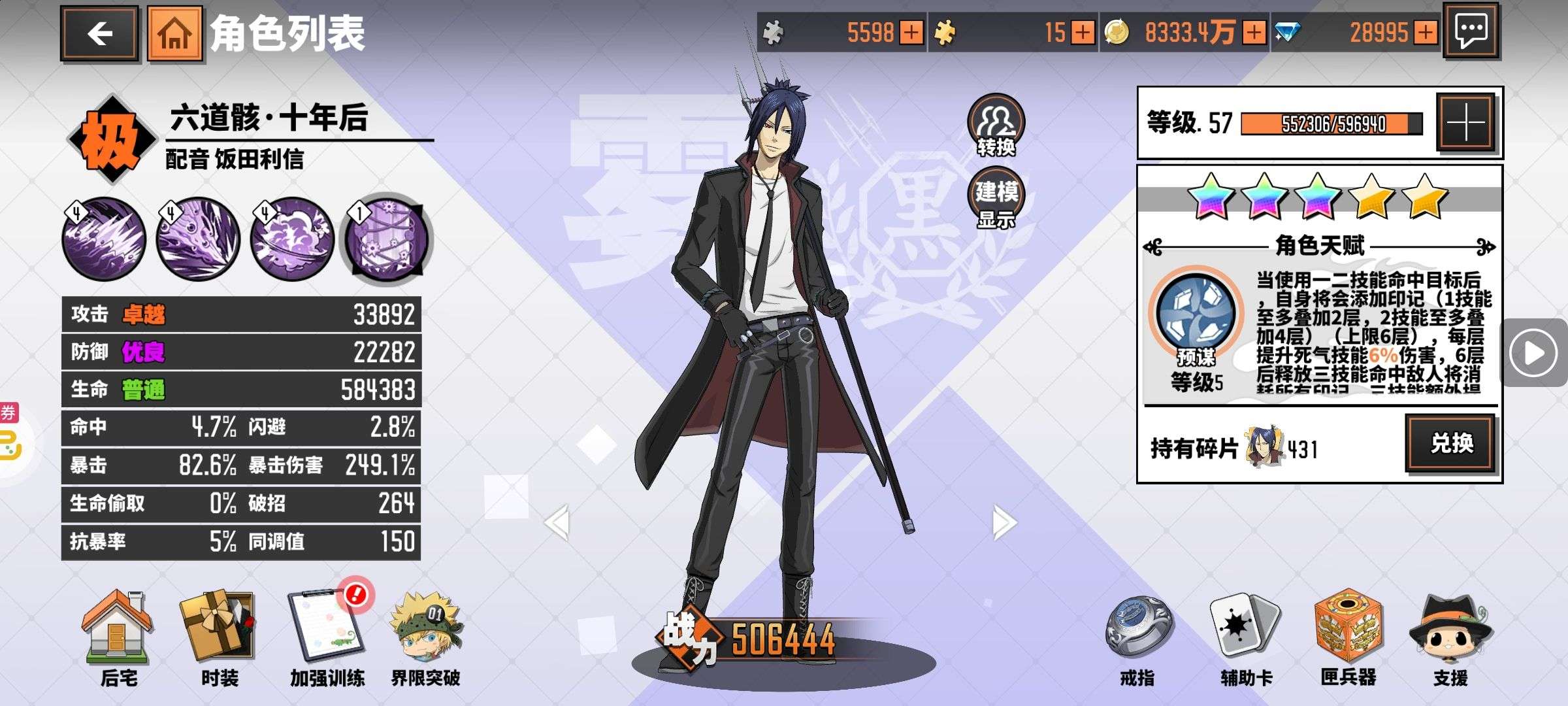
Task: Open the 支援 support menu
Action: tap(1450, 637)
